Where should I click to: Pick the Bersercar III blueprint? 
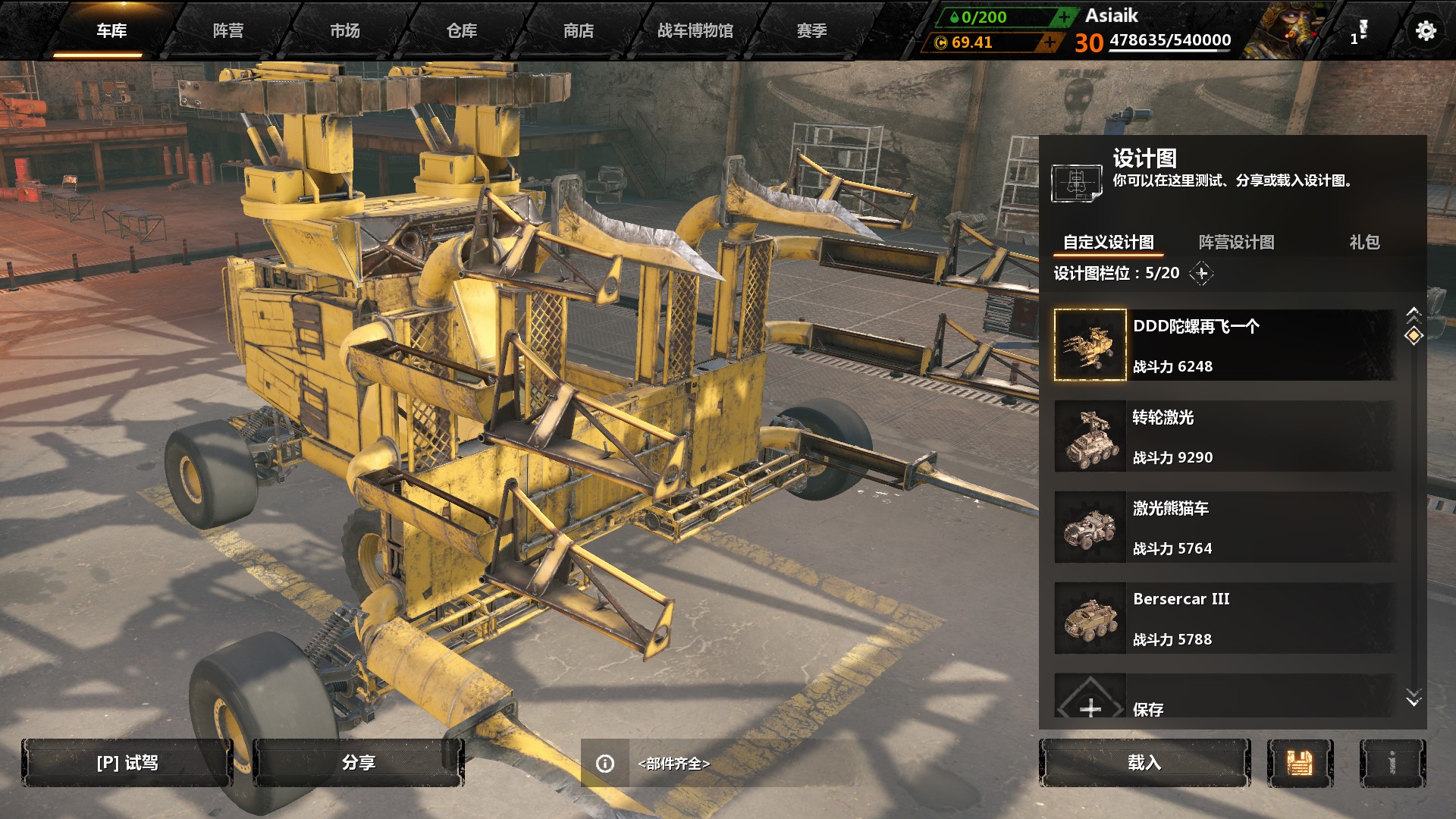pos(1224,618)
